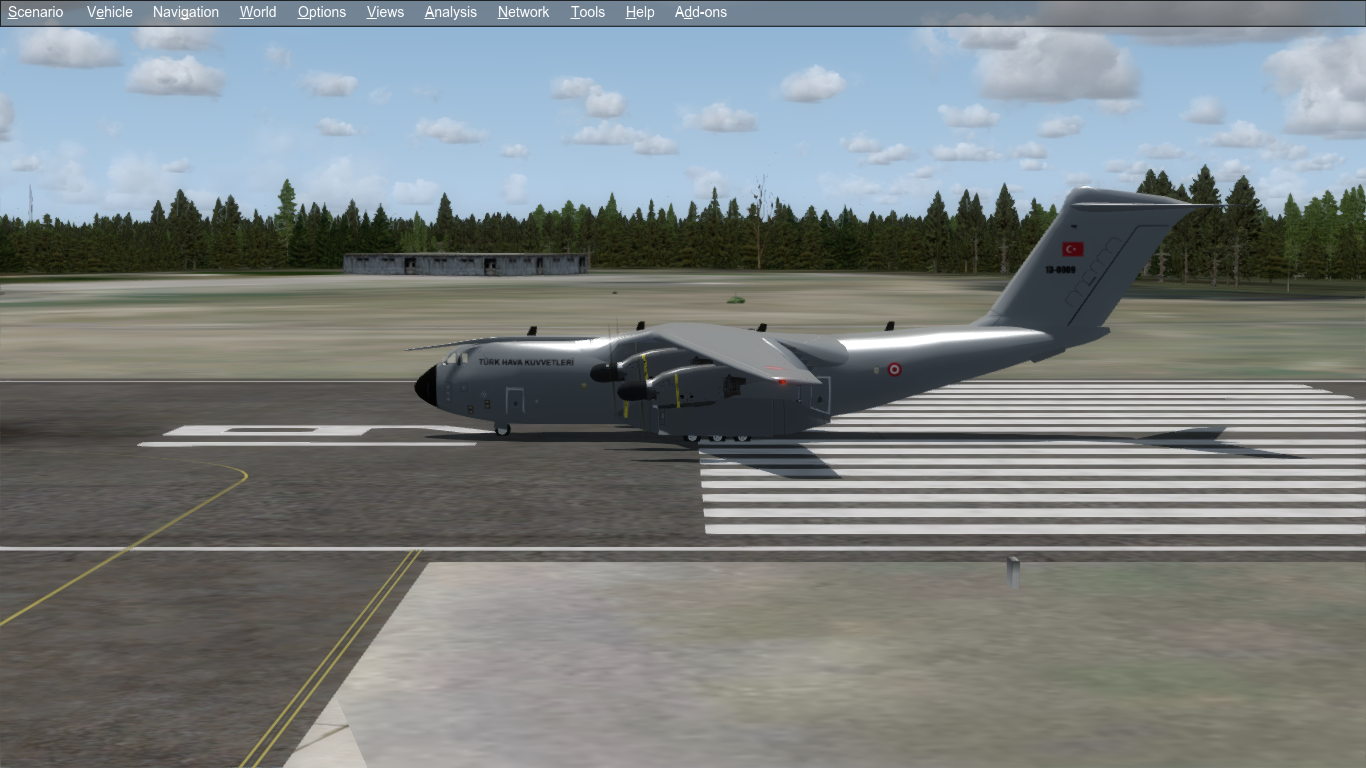Open the Options menu
Image resolution: width=1366 pixels, height=768 pixels.
coord(322,12)
